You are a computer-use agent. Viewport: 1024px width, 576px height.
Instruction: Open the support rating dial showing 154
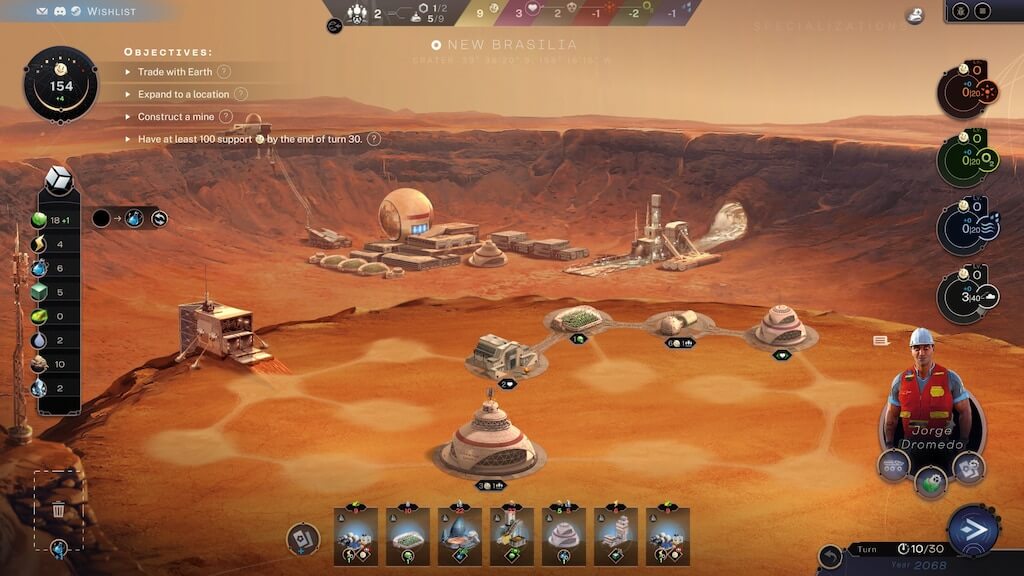point(61,86)
